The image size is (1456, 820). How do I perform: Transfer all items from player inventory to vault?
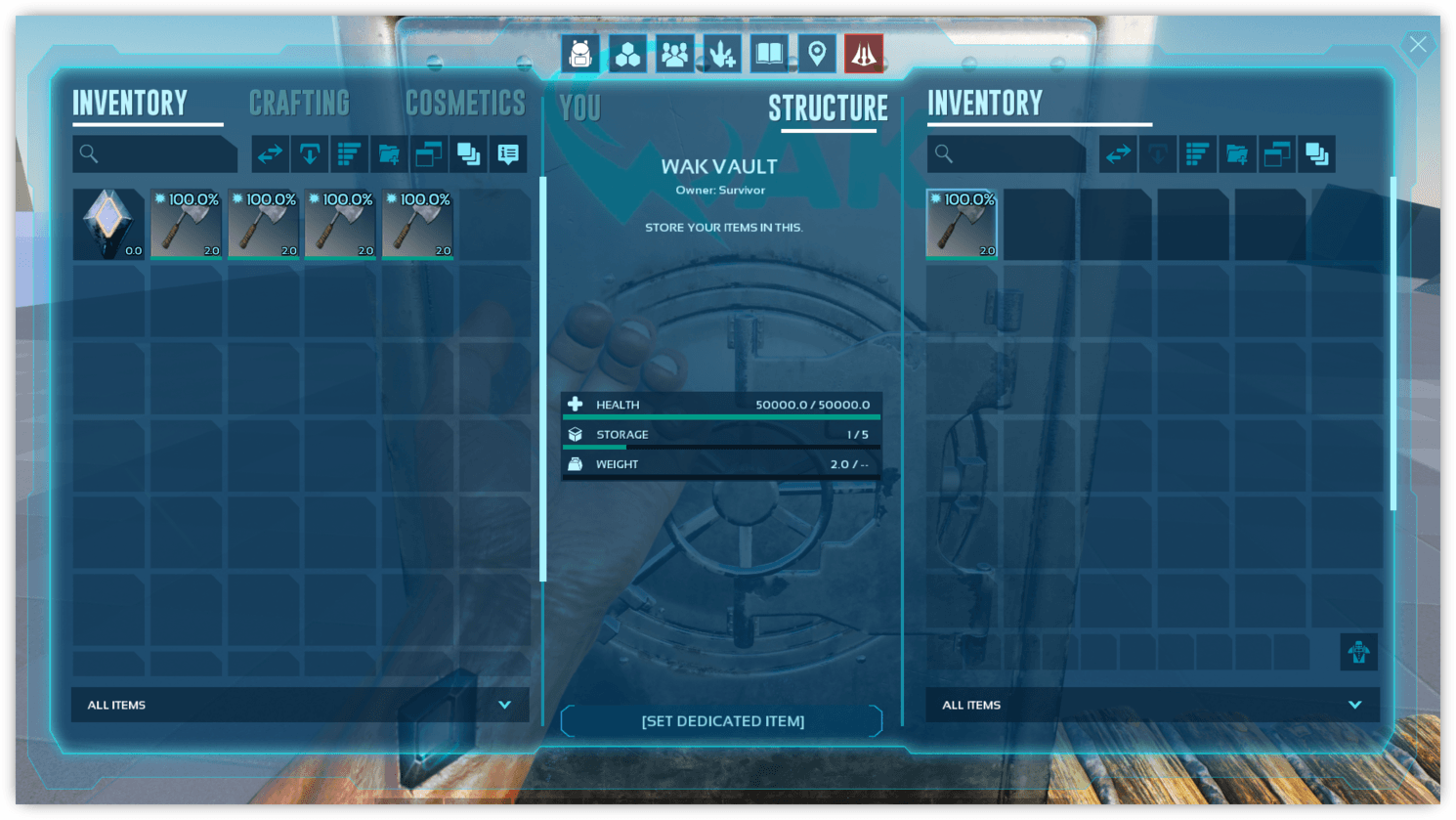coord(270,153)
